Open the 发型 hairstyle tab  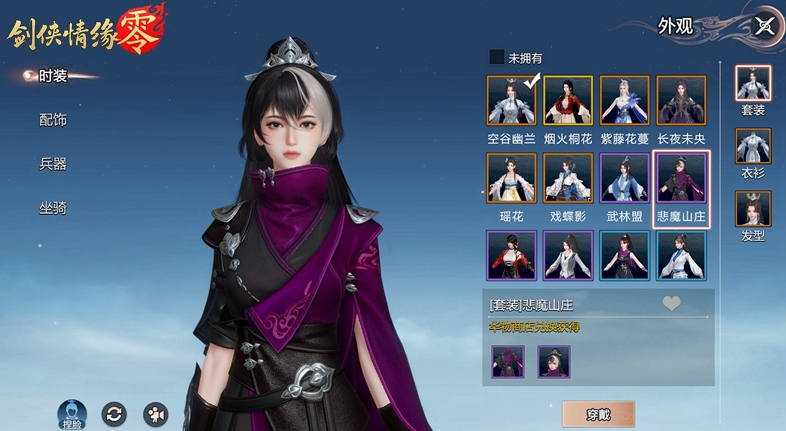click(753, 212)
